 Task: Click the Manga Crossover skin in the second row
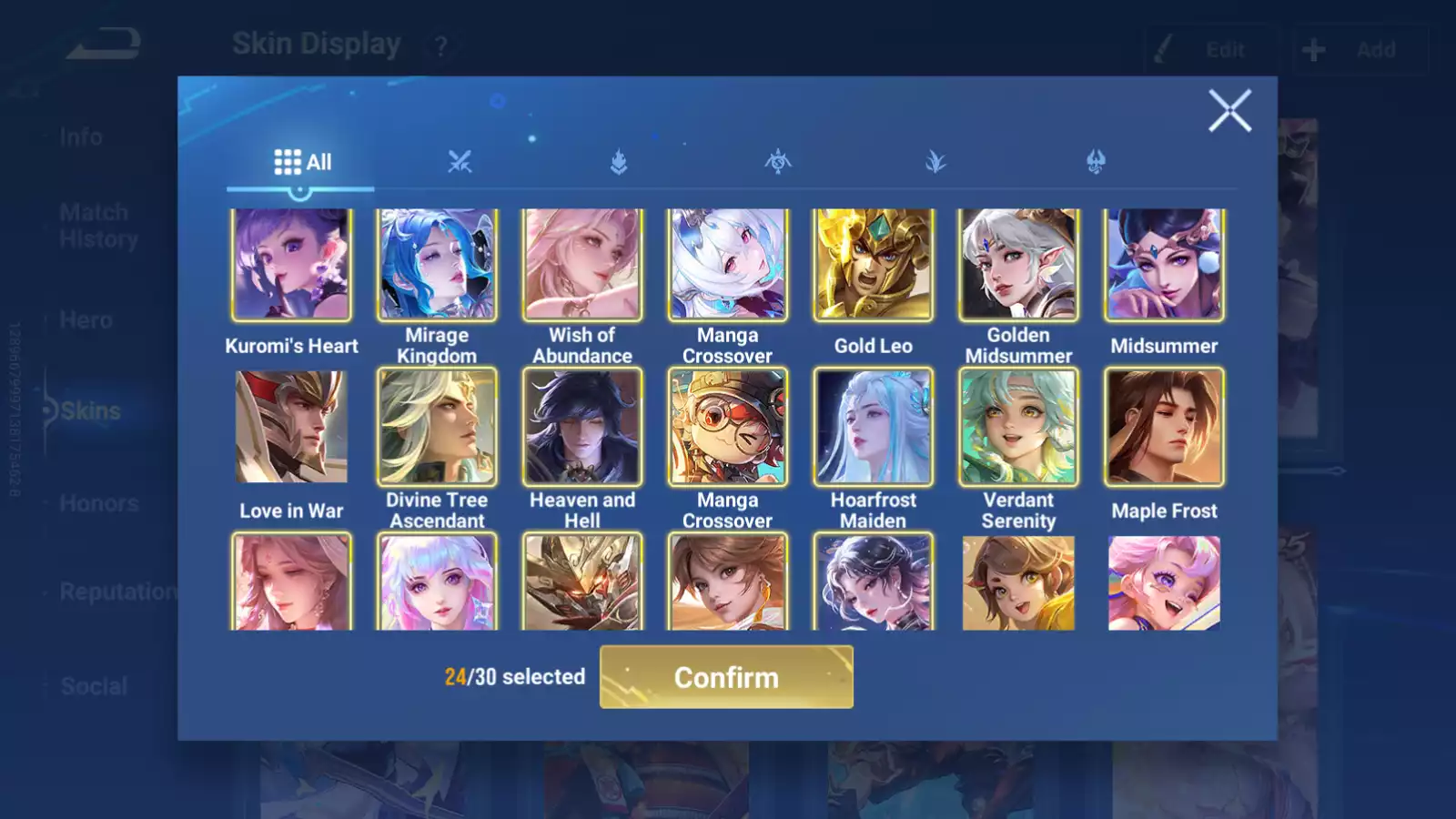(727, 427)
